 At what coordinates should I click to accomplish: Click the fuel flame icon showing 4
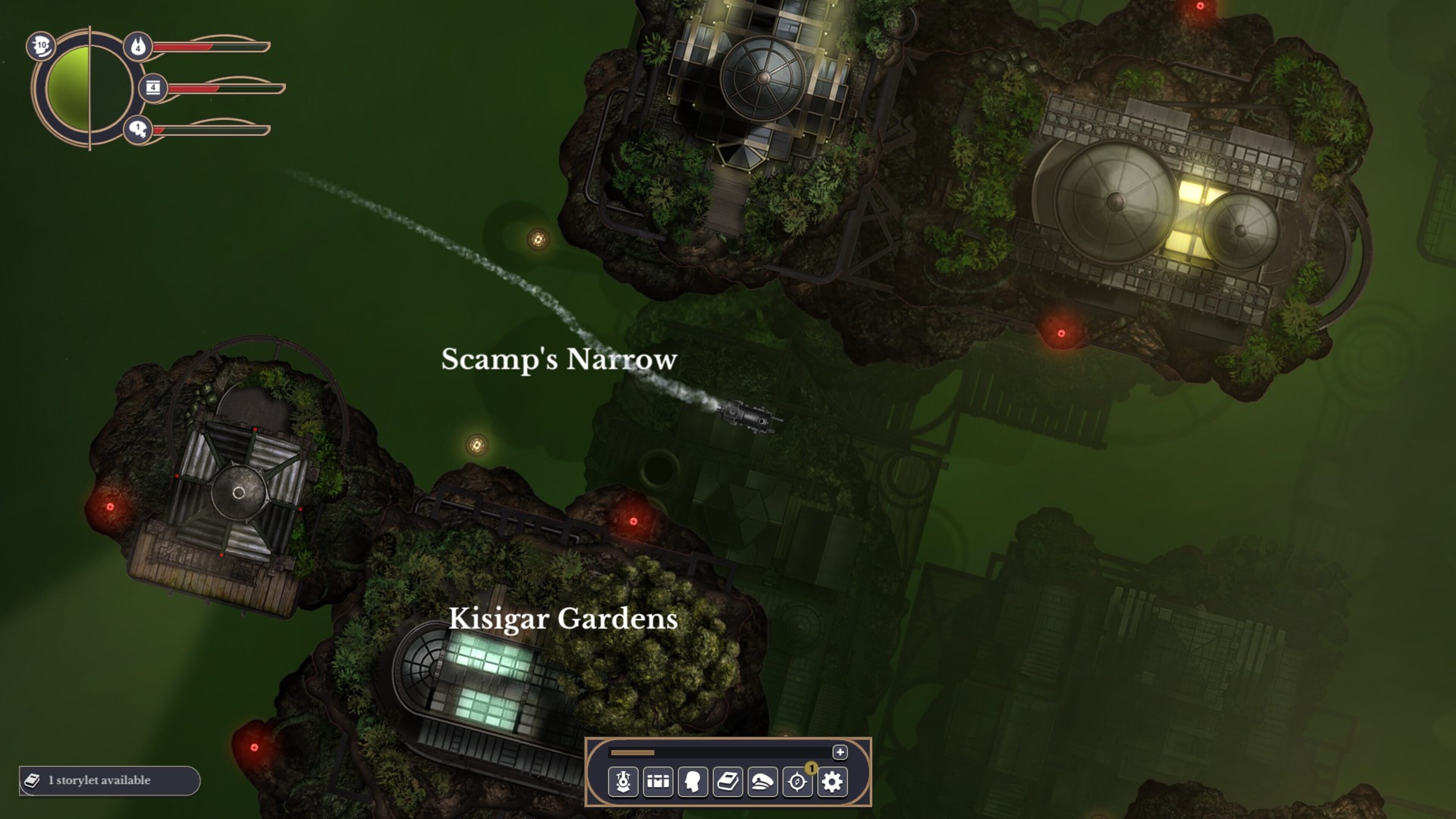pyautogui.click(x=138, y=46)
